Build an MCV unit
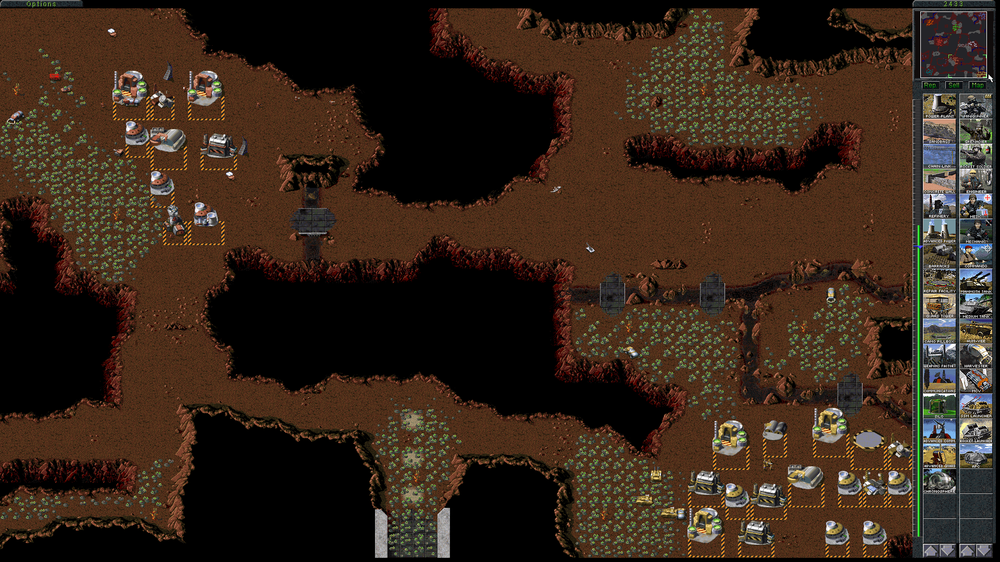 coord(976,381)
